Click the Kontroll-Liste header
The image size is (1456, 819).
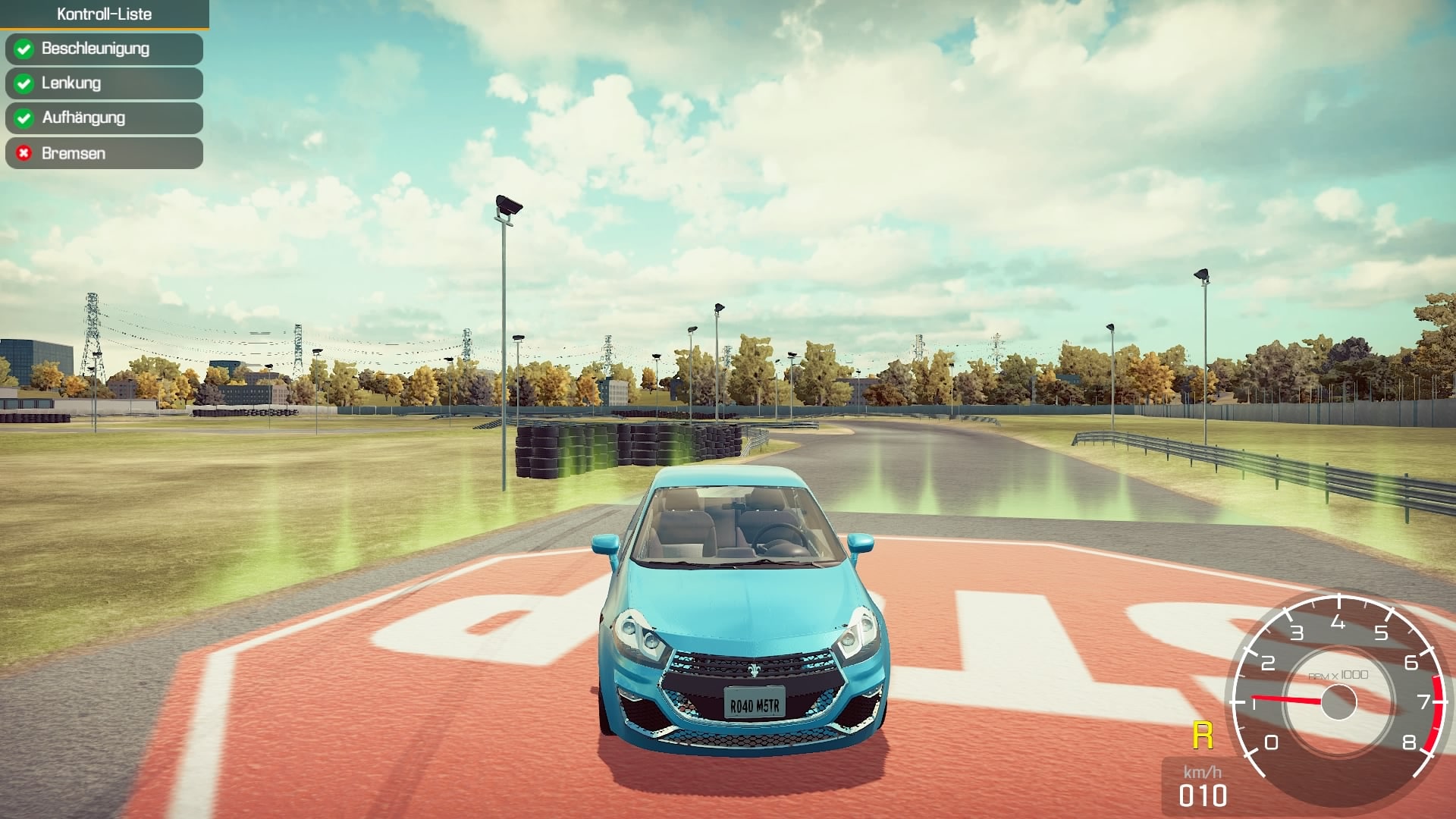coord(104,14)
